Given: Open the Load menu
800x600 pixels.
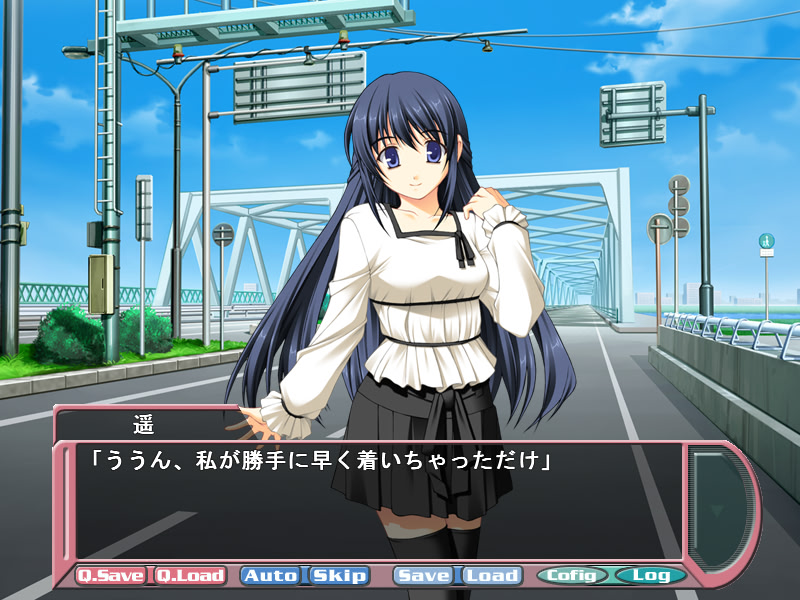Looking at the screenshot, I should pyautogui.click(x=492, y=575).
